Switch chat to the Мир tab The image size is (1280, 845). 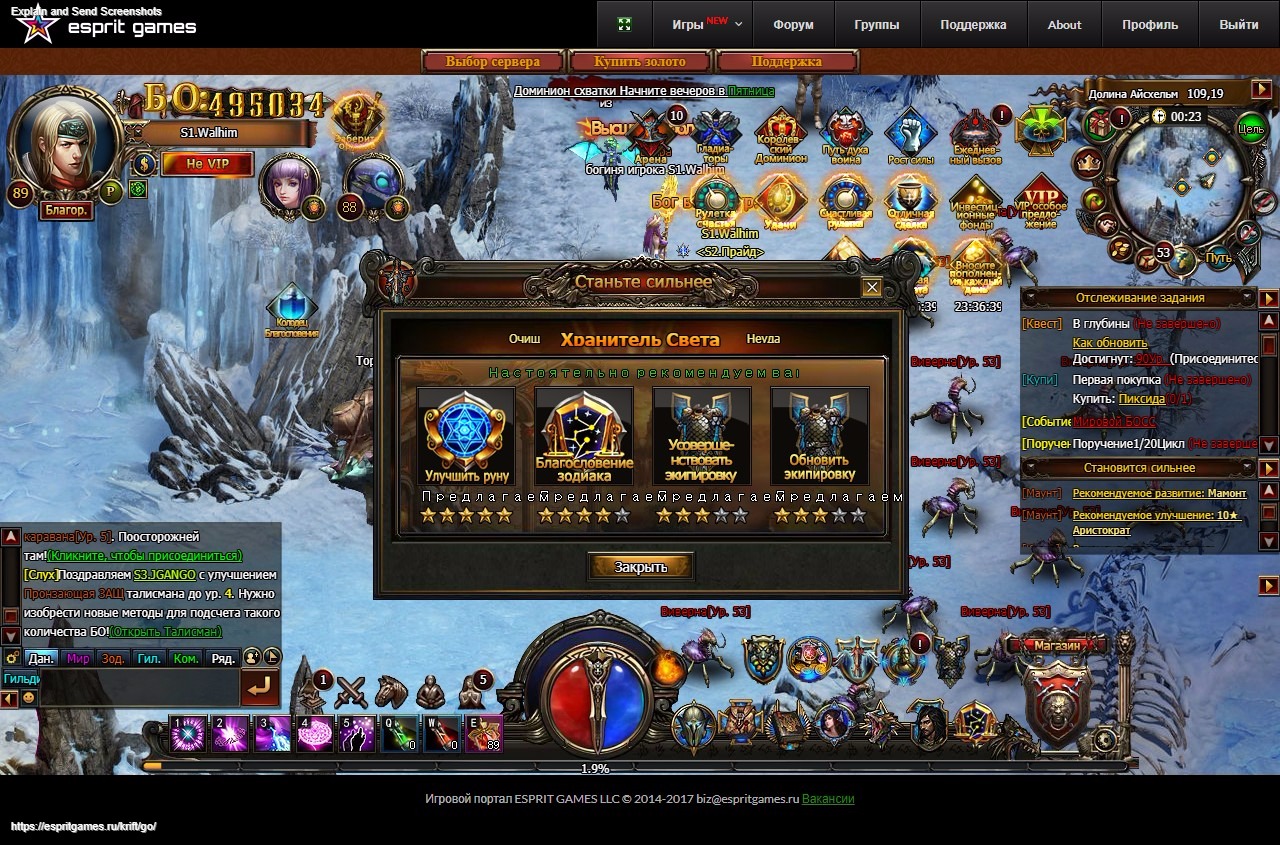78,658
